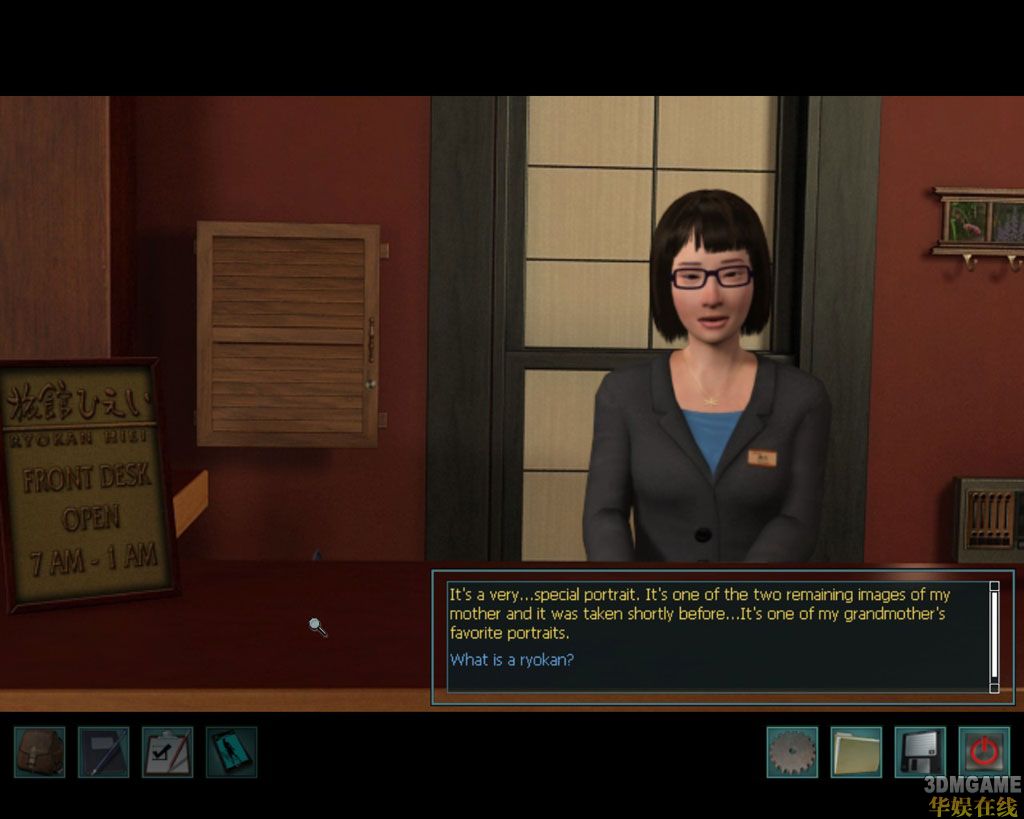Save the game with floppy disk

[x=920, y=751]
